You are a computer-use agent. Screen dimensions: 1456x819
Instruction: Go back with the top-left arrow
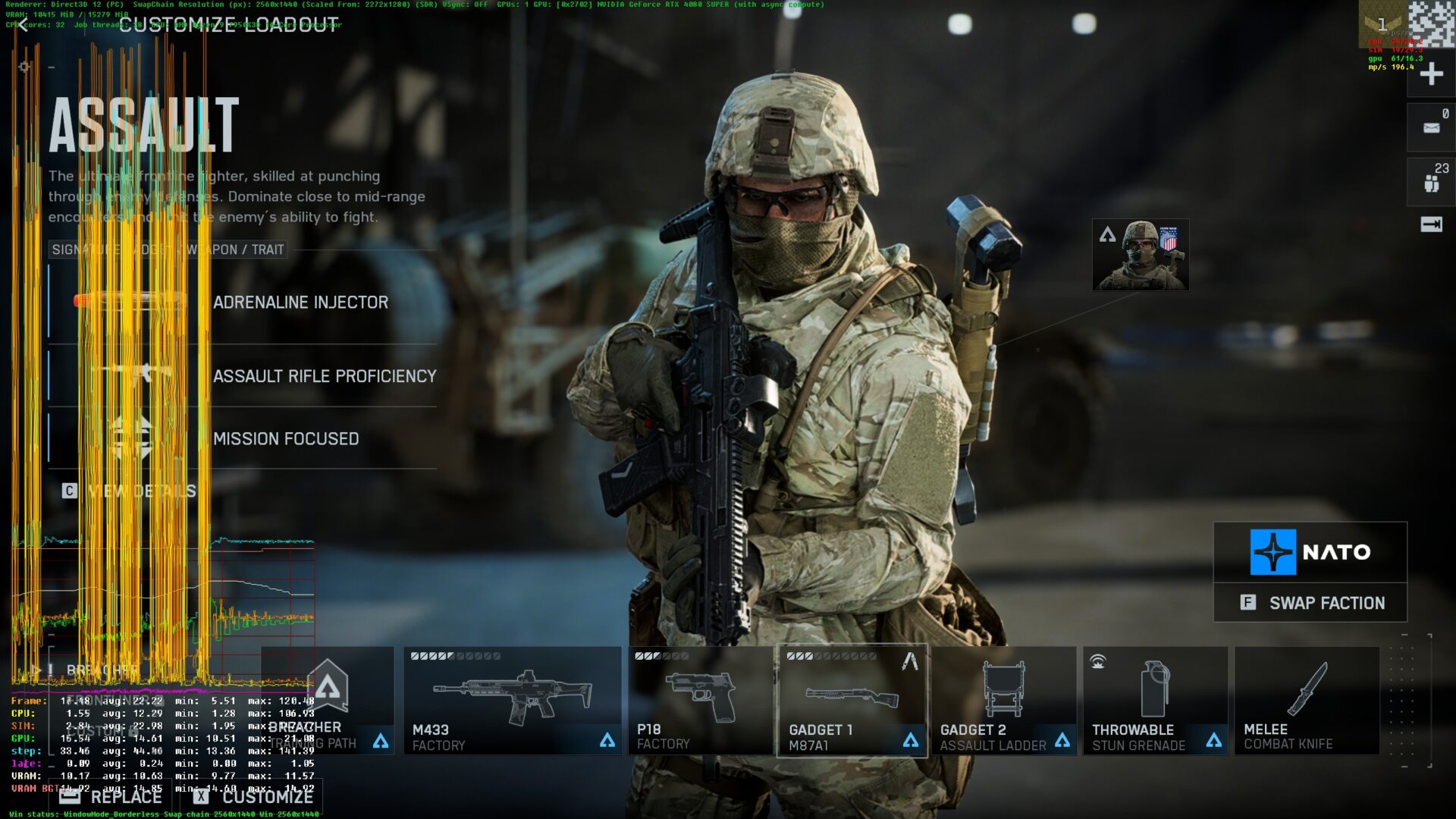click(x=24, y=27)
